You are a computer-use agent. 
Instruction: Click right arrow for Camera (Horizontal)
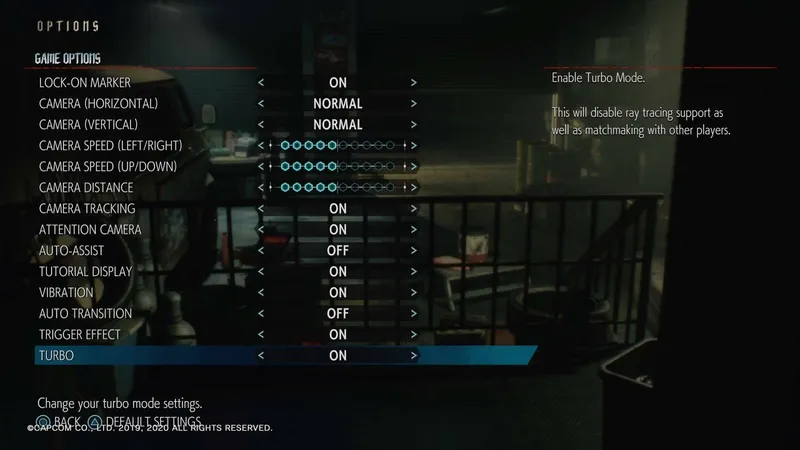413,103
